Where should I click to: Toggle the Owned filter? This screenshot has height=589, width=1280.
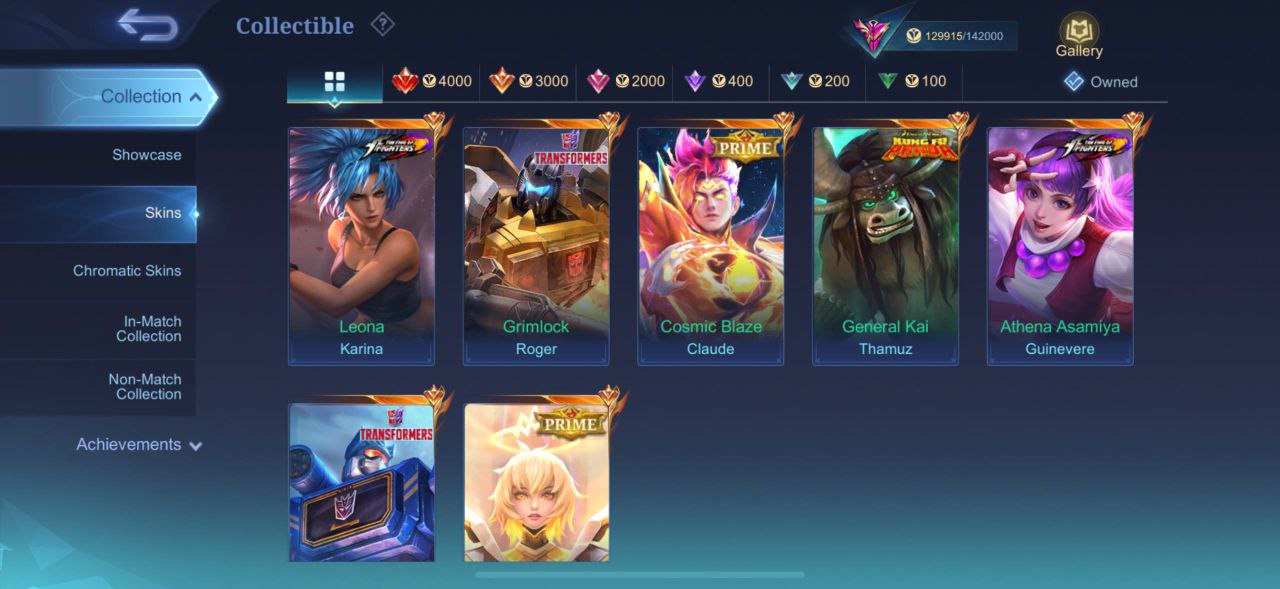(1100, 82)
